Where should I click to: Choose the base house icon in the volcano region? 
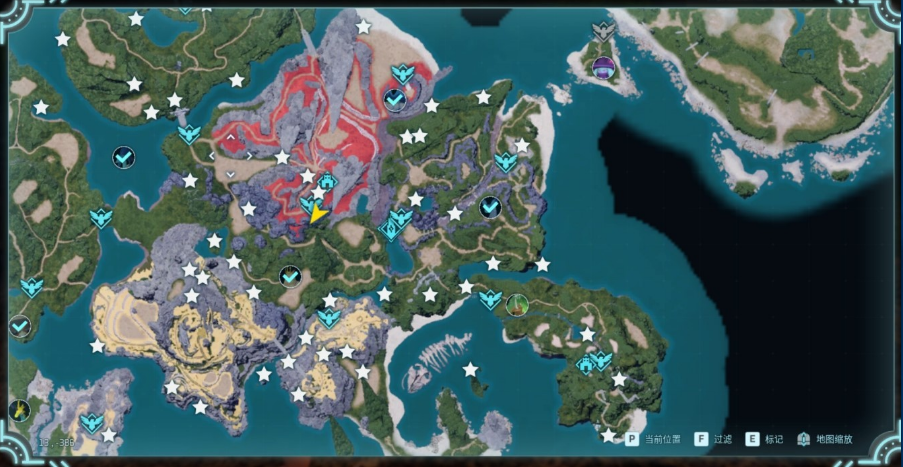(327, 183)
